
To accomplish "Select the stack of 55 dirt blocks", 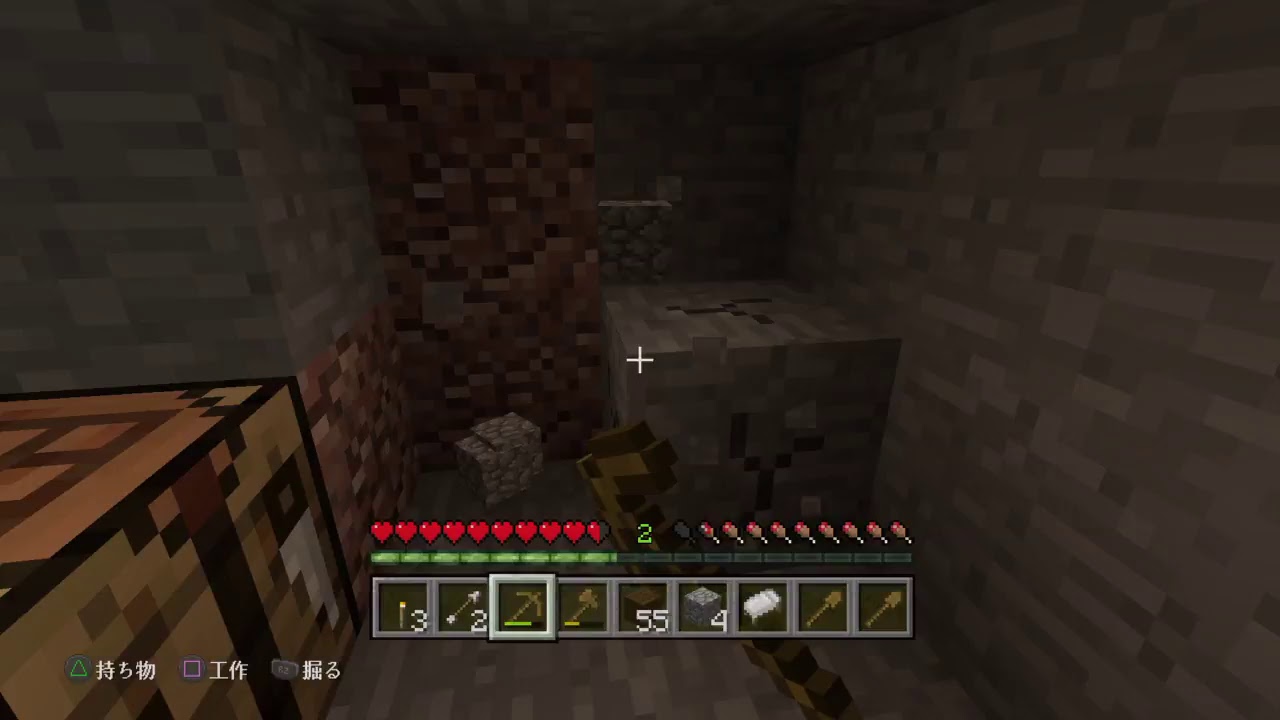I will [643, 607].
